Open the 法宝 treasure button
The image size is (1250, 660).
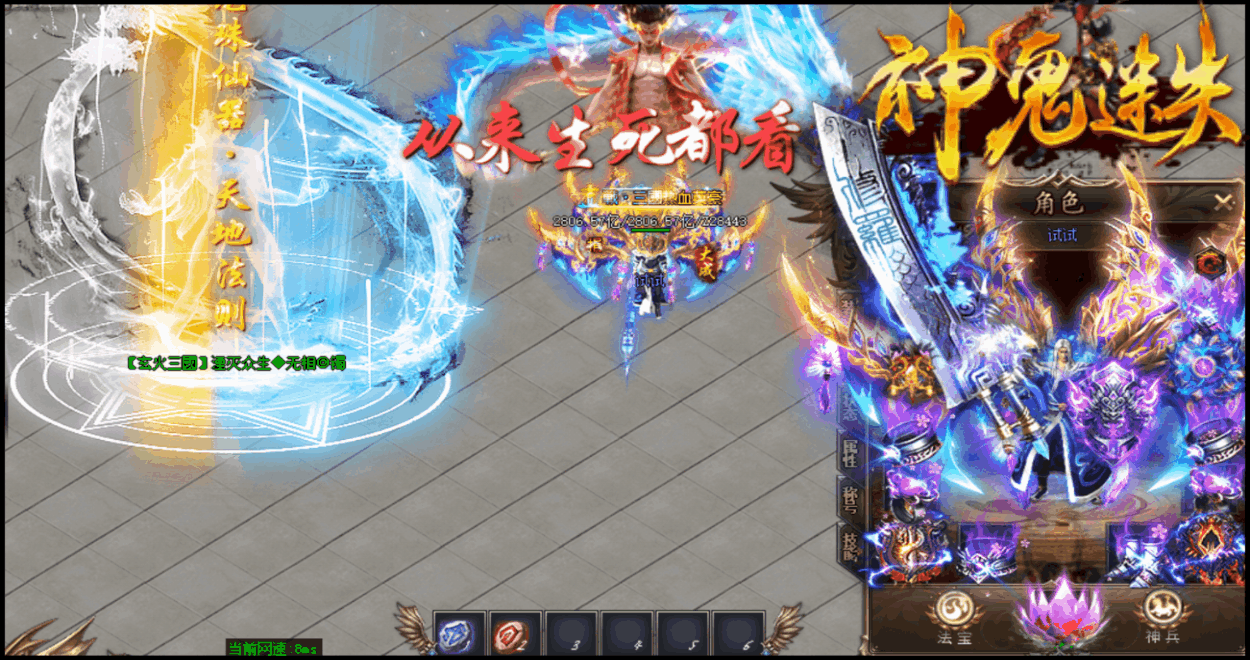coord(949,610)
